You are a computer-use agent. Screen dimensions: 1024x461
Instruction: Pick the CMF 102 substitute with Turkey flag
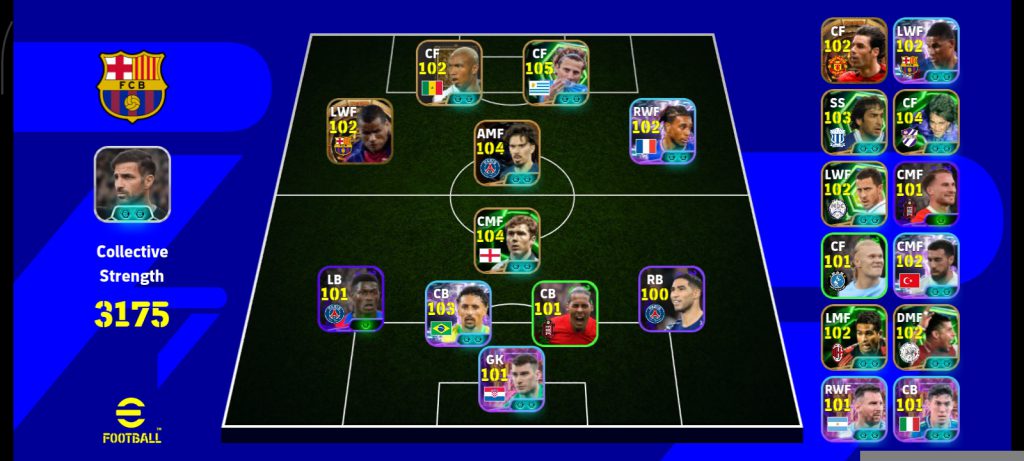pyautogui.click(x=926, y=266)
